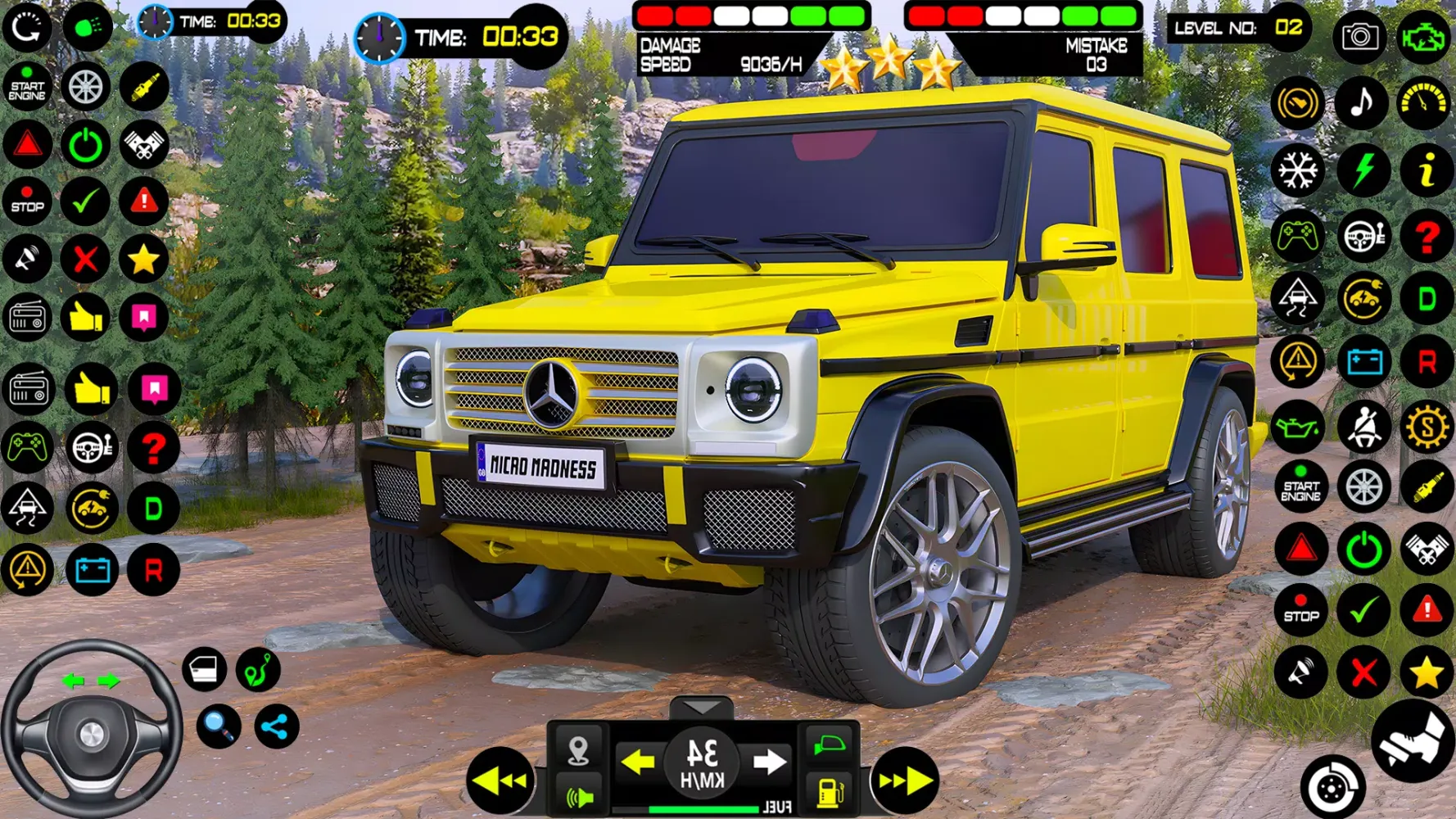This screenshot has width=1456, height=819.
Task: Click the blue magnifying glass icon
Action: [x=219, y=726]
